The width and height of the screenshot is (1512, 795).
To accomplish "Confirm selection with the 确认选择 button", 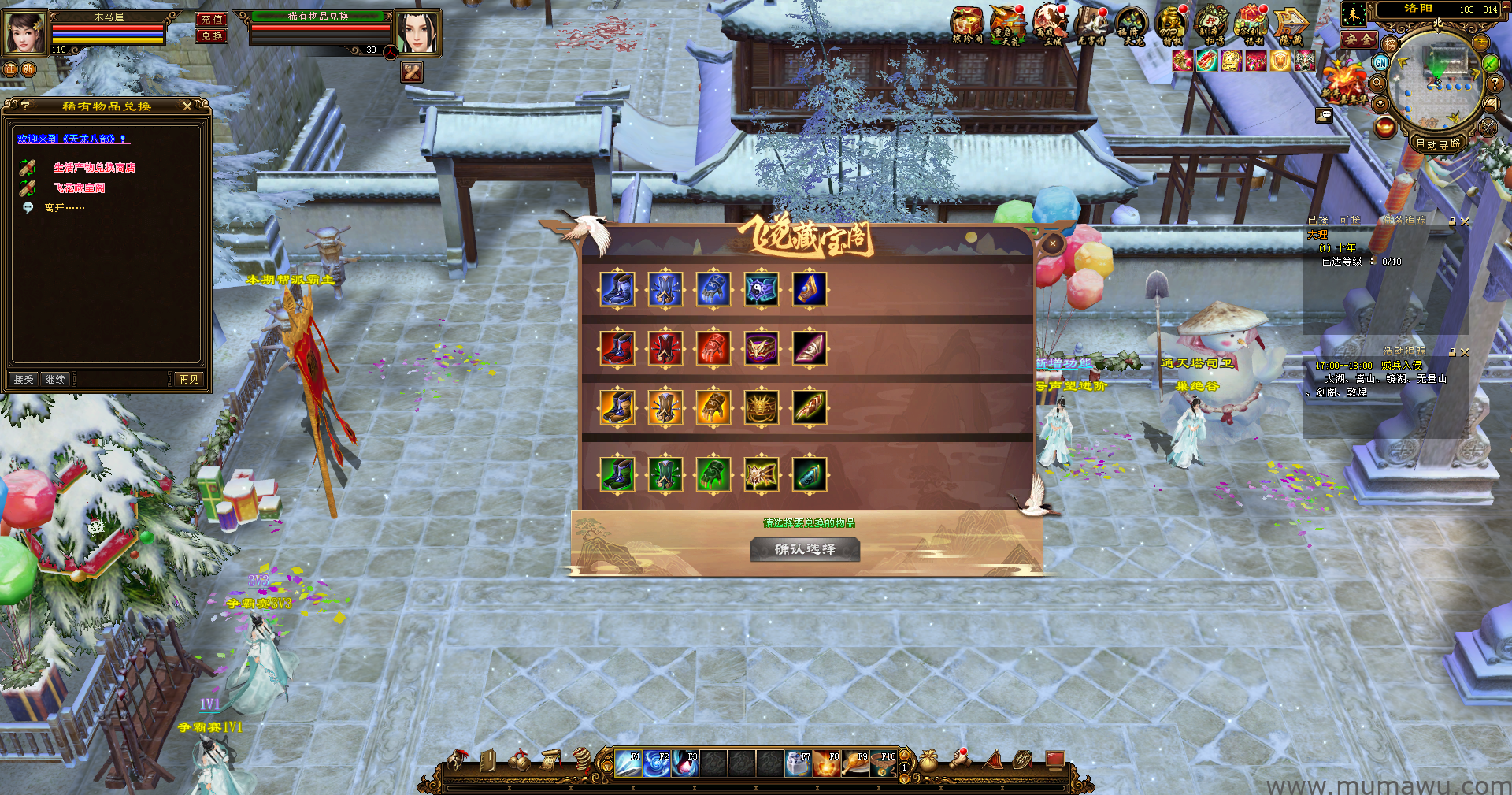I will tap(804, 549).
